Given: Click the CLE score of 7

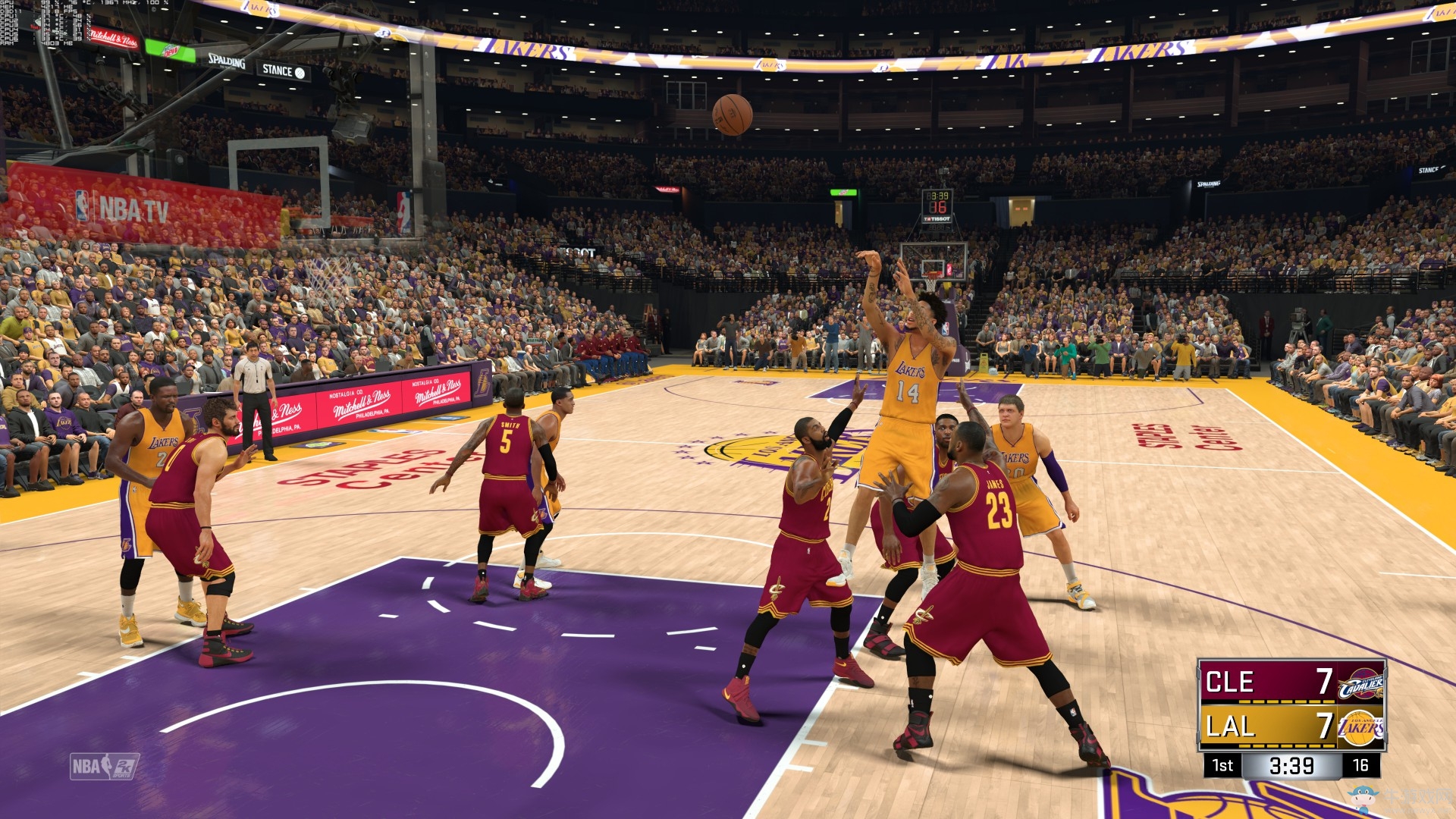Looking at the screenshot, I should [1324, 681].
